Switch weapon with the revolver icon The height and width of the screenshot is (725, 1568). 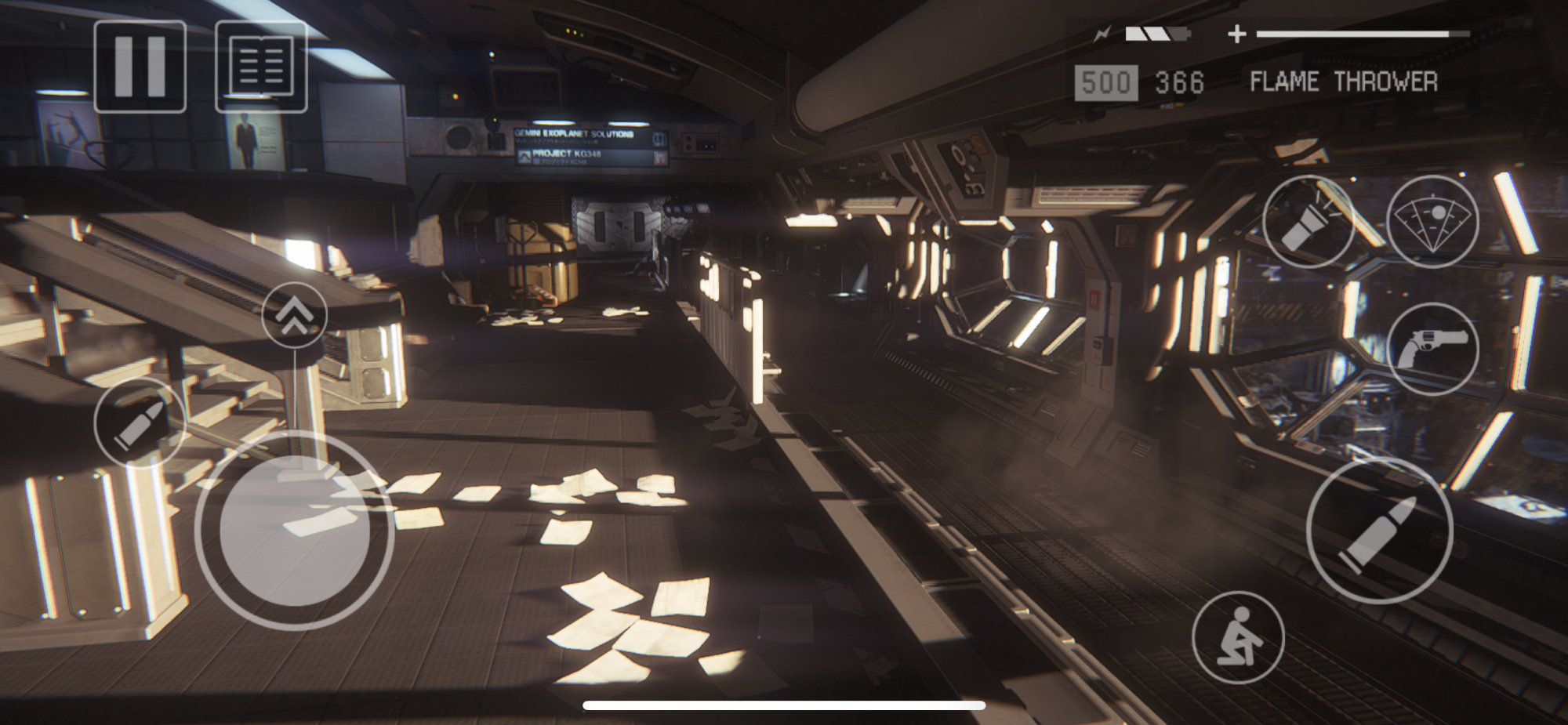(1432, 348)
